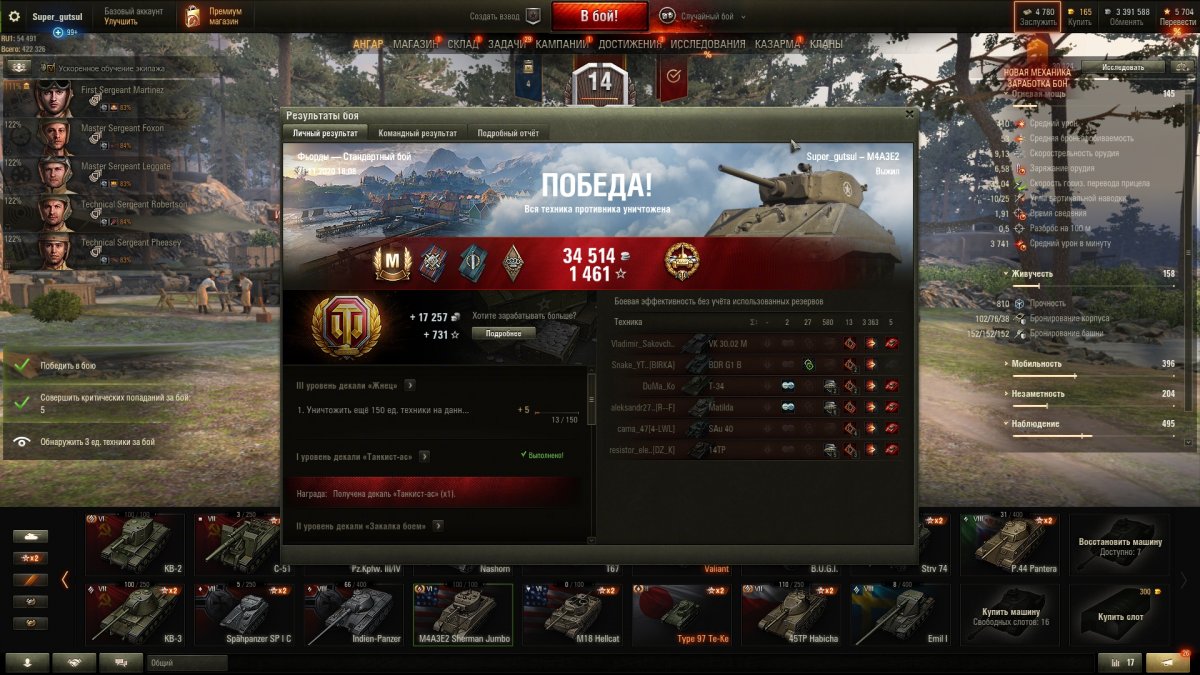Select the Личный результат tab
The image size is (1200, 675).
(x=325, y=133)
